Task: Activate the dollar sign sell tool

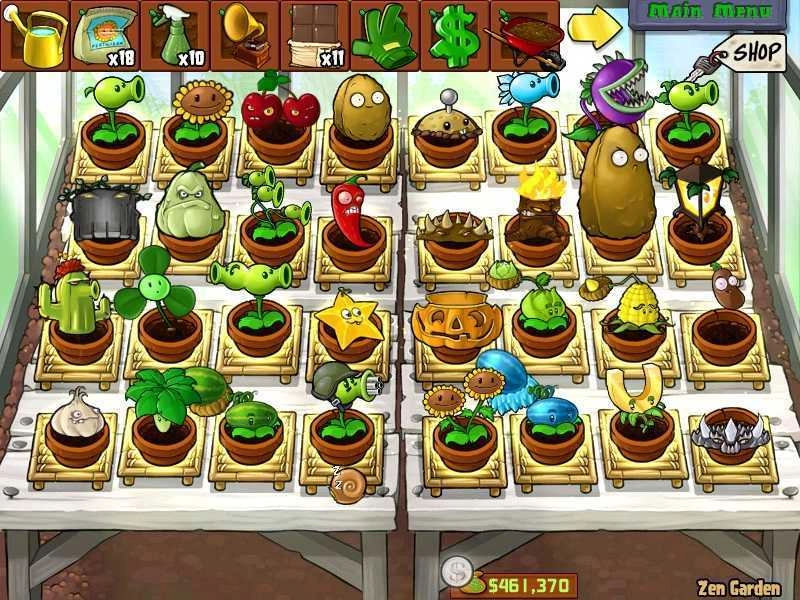Action: pyautogui.click(x=455, y=35)
